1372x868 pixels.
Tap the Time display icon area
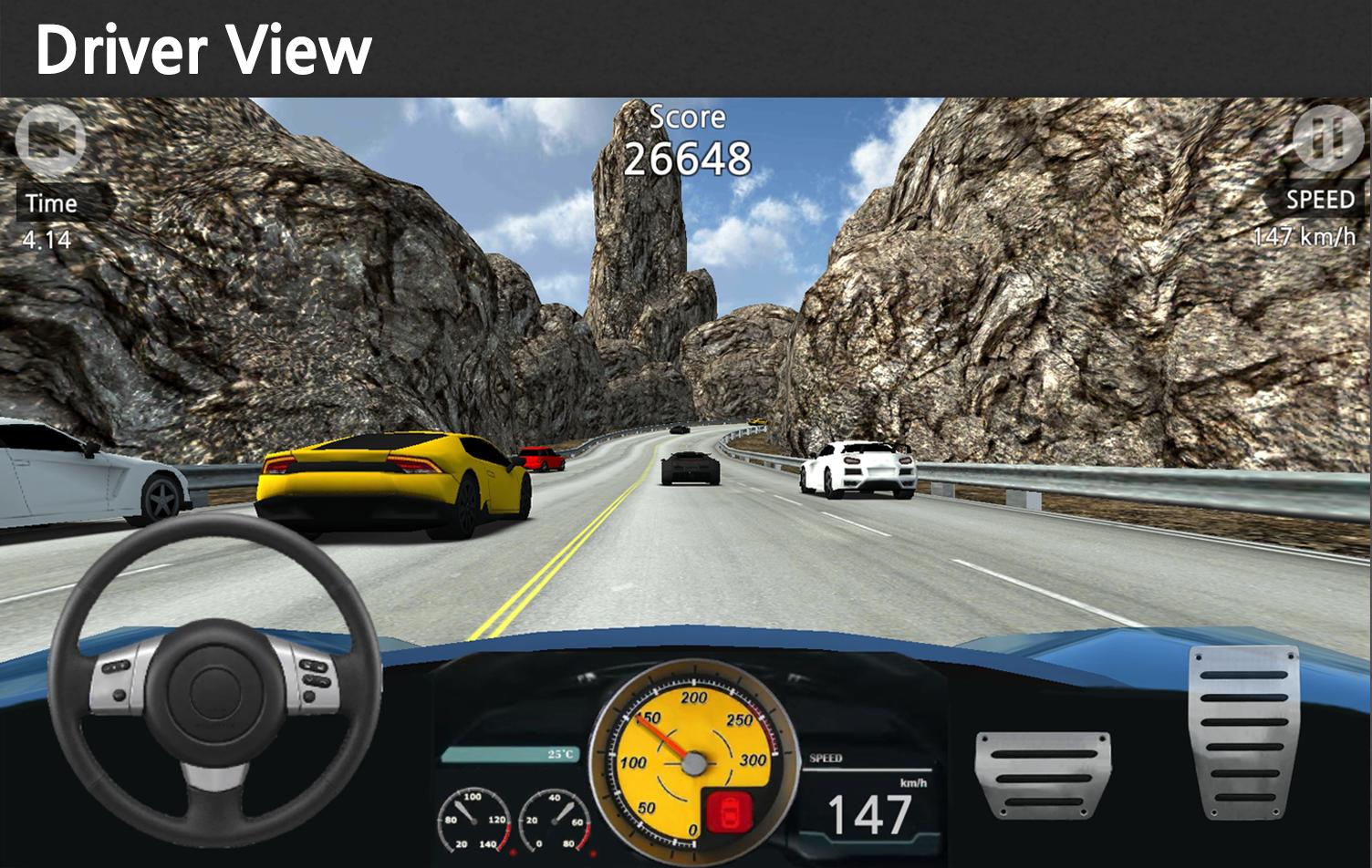(50, 203)
